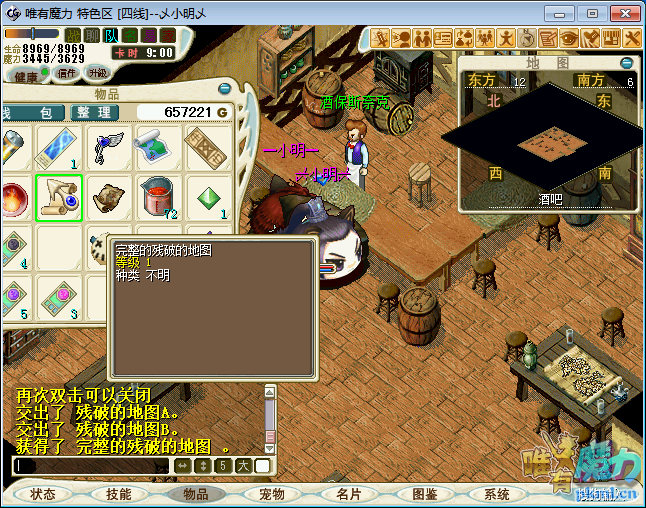Open the 图鉴 album menu

[x=424, y=494]
